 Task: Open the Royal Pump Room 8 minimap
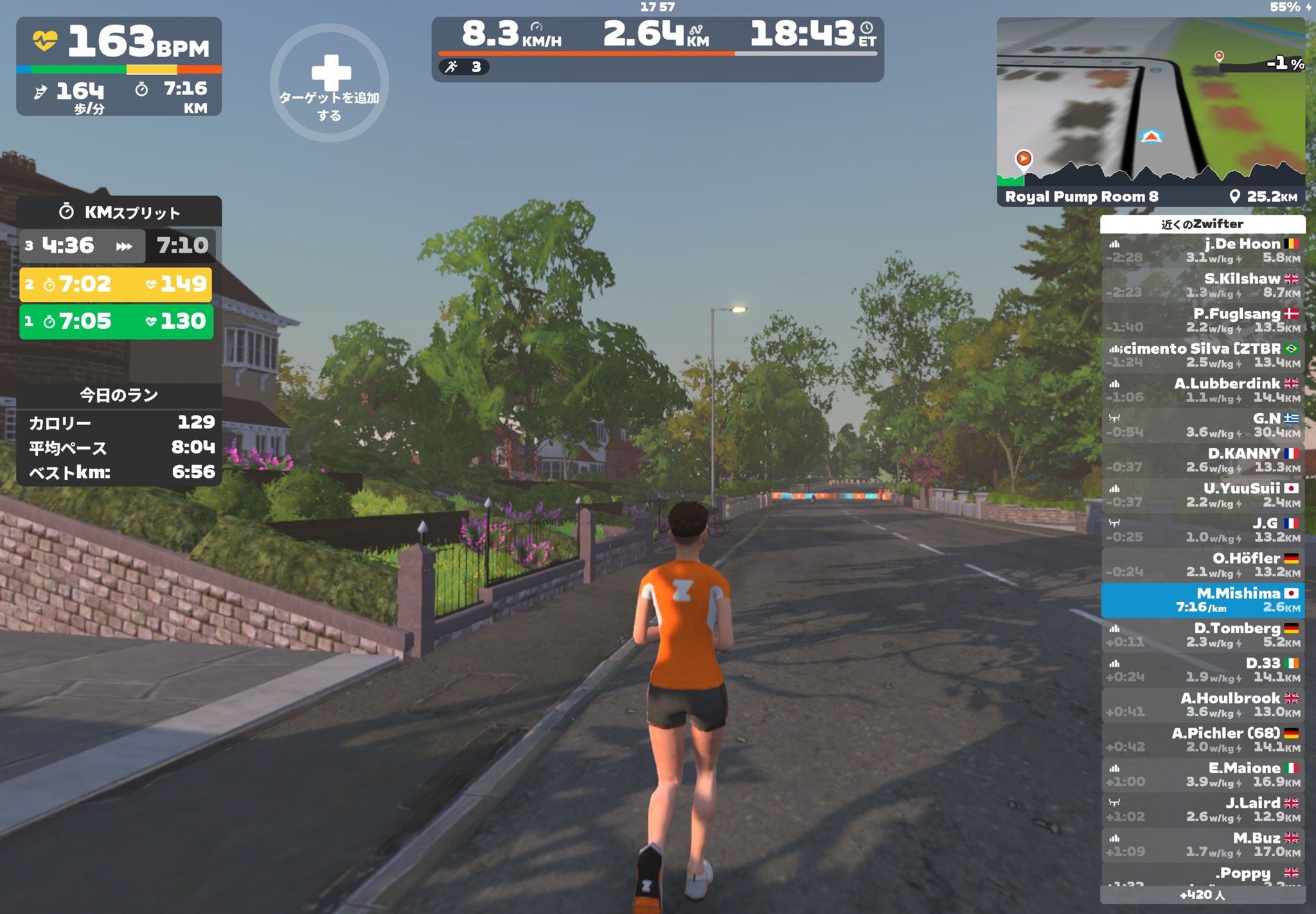[x=1150, y=110]
